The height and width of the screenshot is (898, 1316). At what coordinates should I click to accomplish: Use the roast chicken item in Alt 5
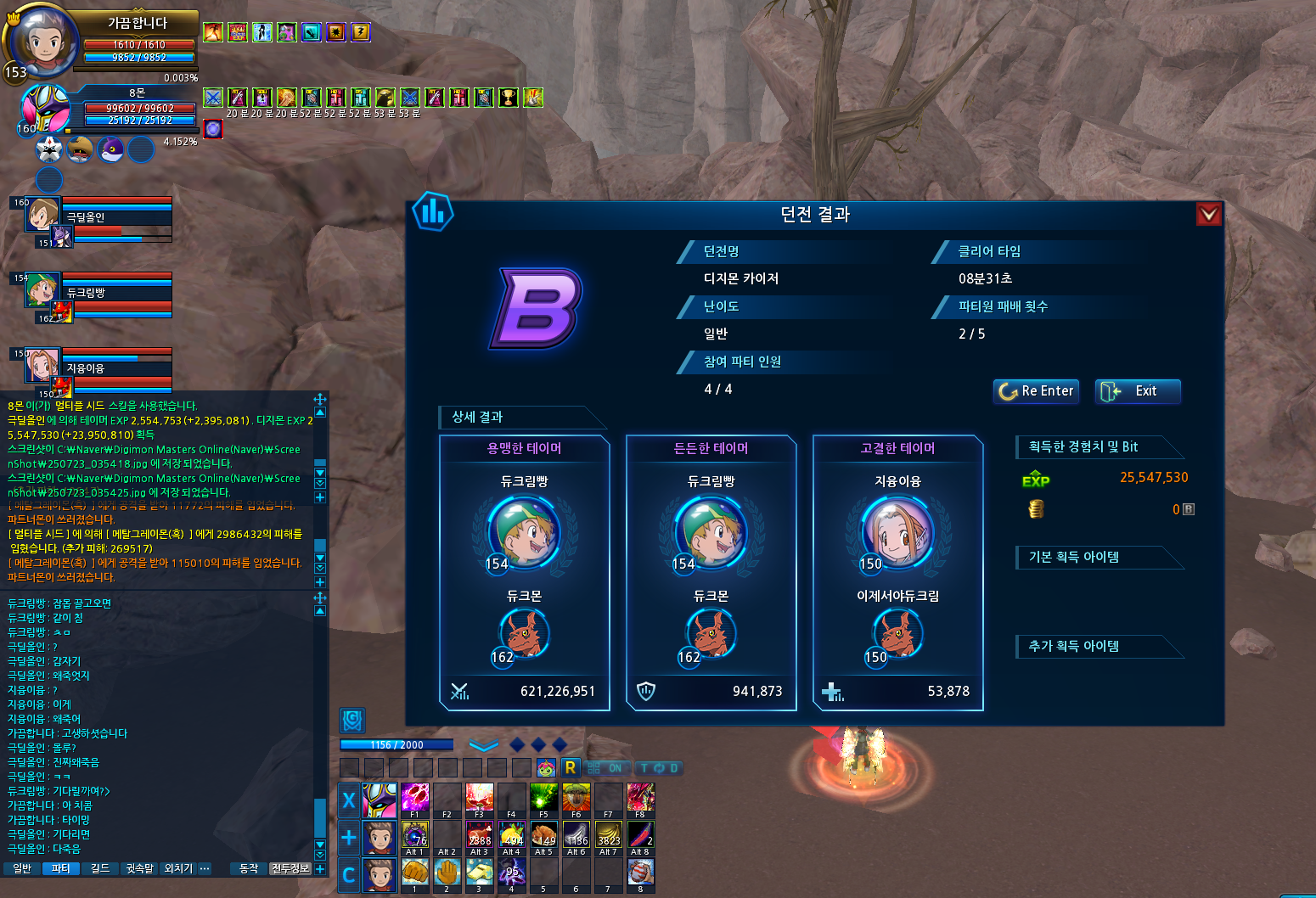(x=544, y=836)
